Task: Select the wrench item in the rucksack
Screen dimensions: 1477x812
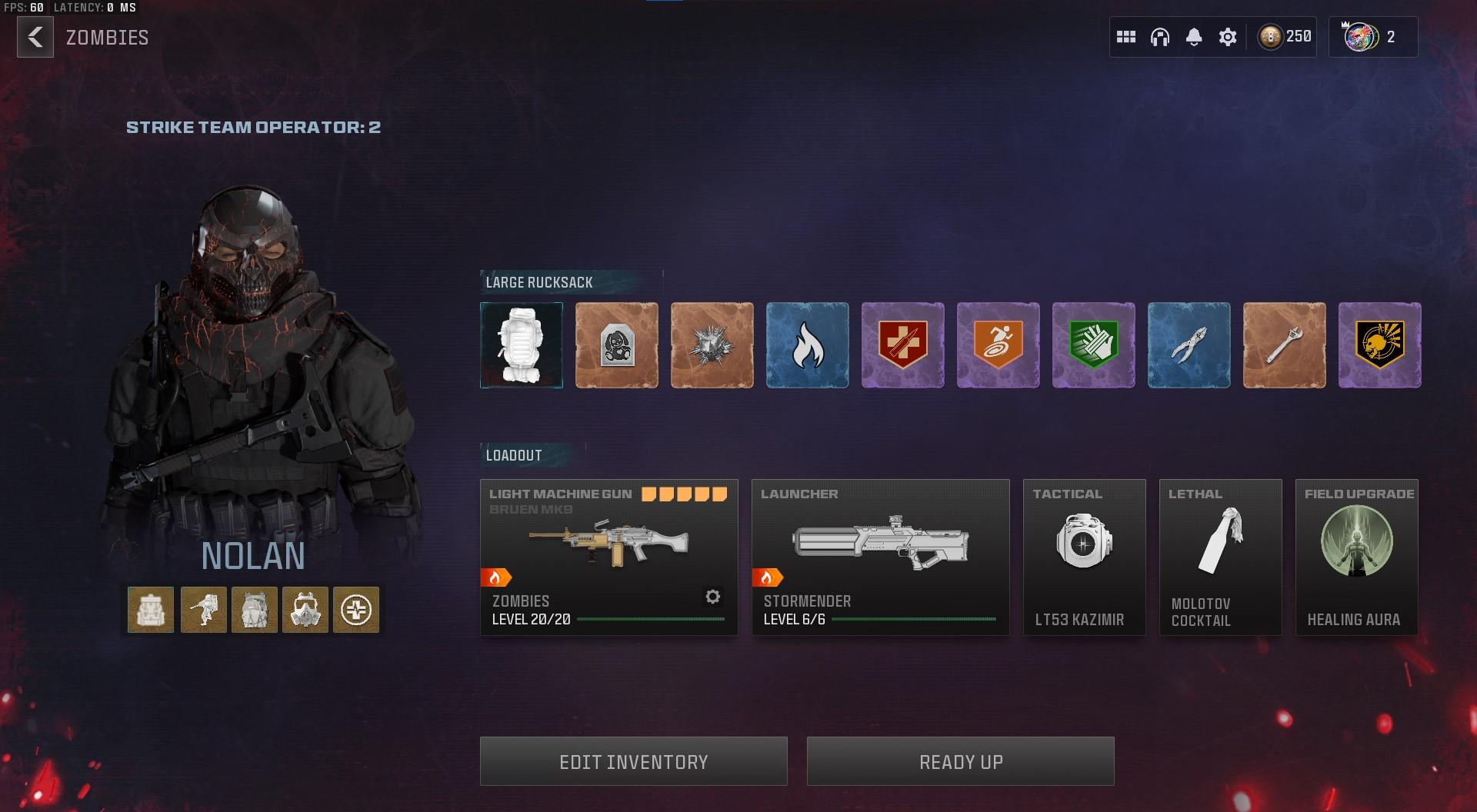Action: coord(1284,344)
